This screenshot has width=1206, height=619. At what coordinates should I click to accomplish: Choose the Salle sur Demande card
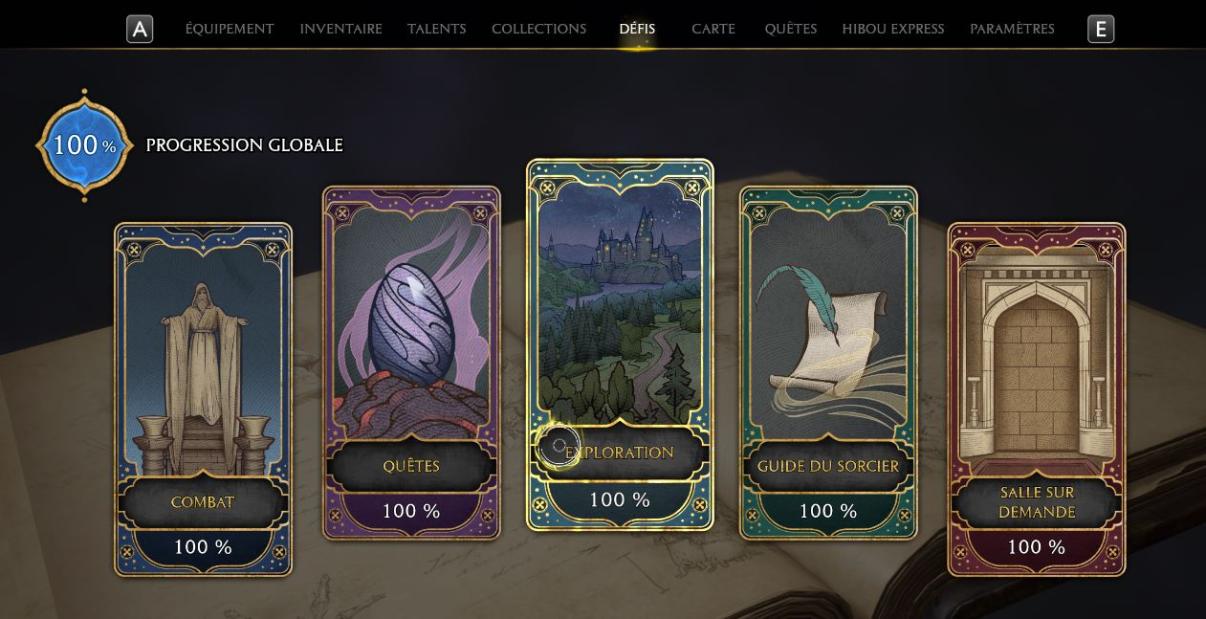tap(1036, 399)
